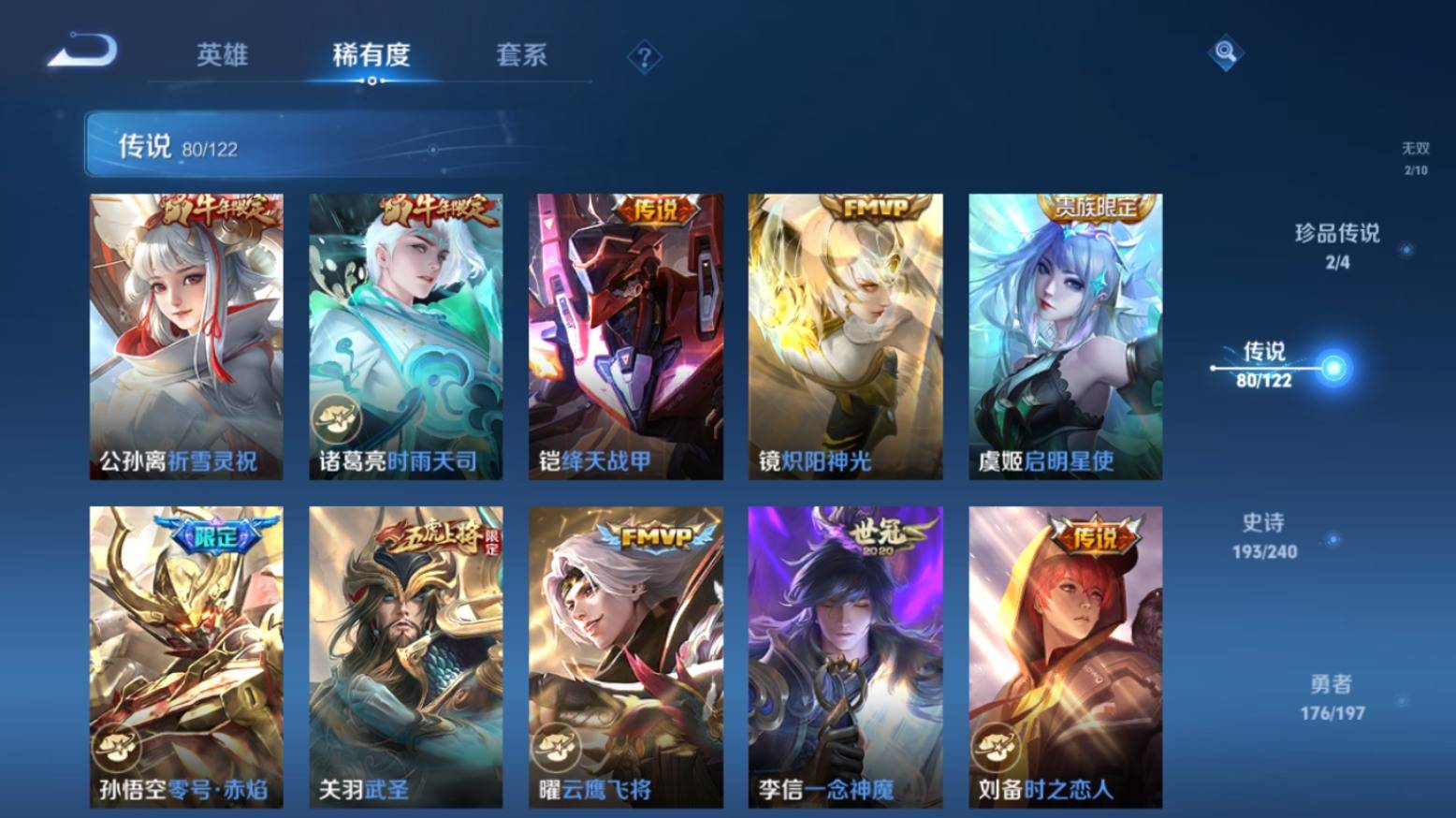Viewport: 1456px width, 818px height.
Task: Open the 关羽 武圣 skin card
Action: (x=405, y=657)
